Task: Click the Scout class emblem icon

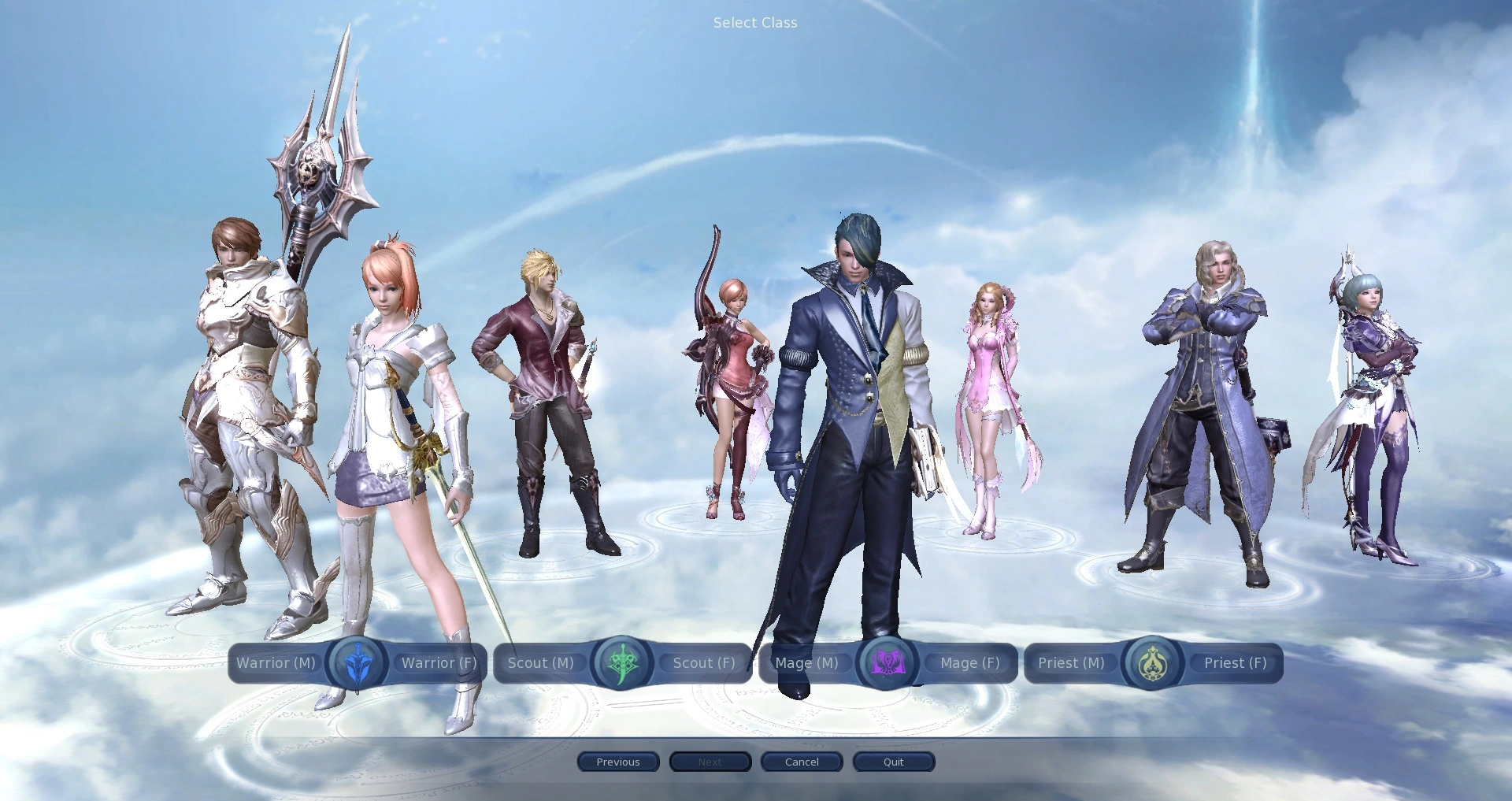Action: click(x=621, y=663)
